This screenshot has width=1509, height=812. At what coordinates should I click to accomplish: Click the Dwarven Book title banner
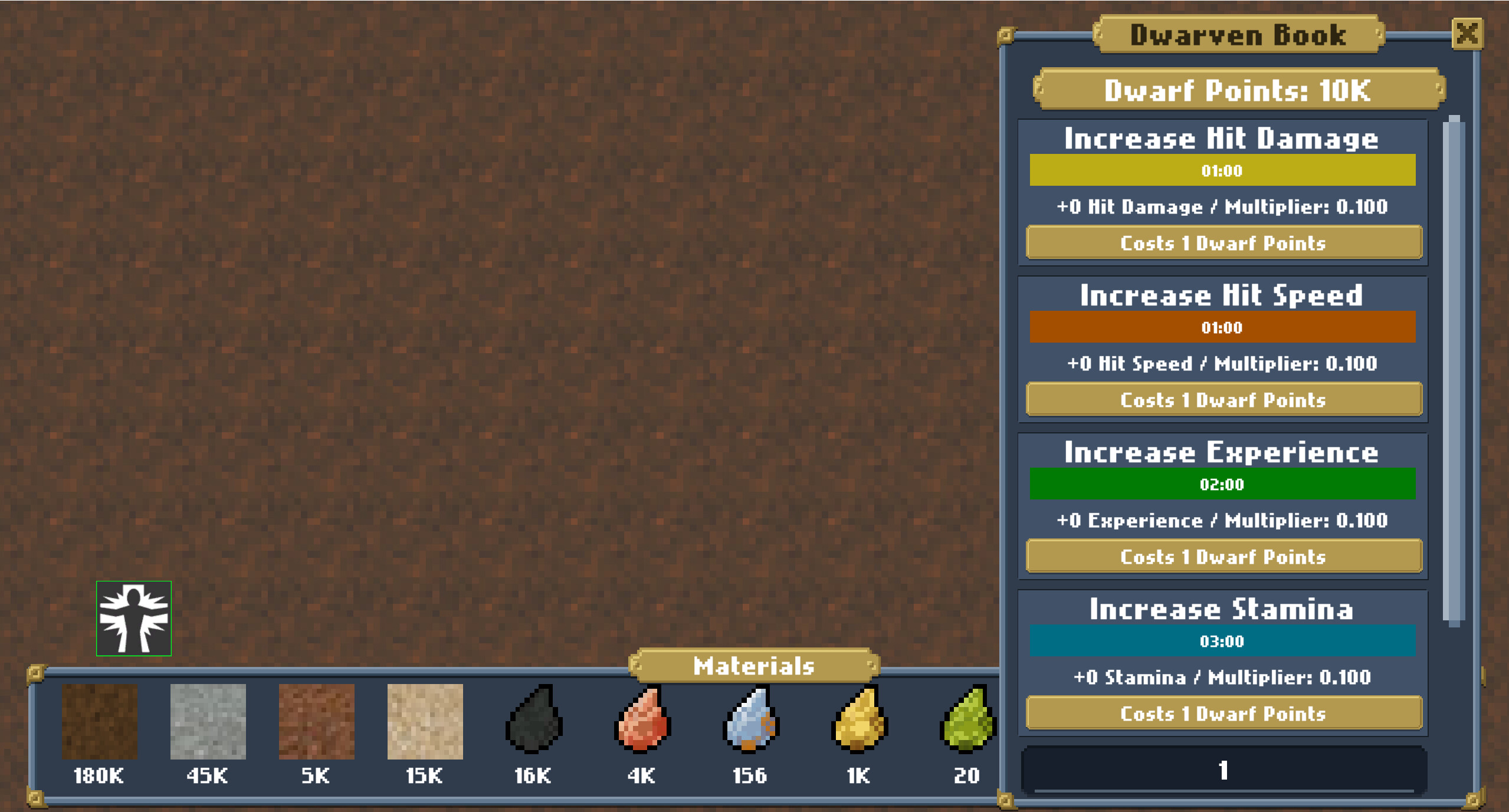click(1239, 34)
